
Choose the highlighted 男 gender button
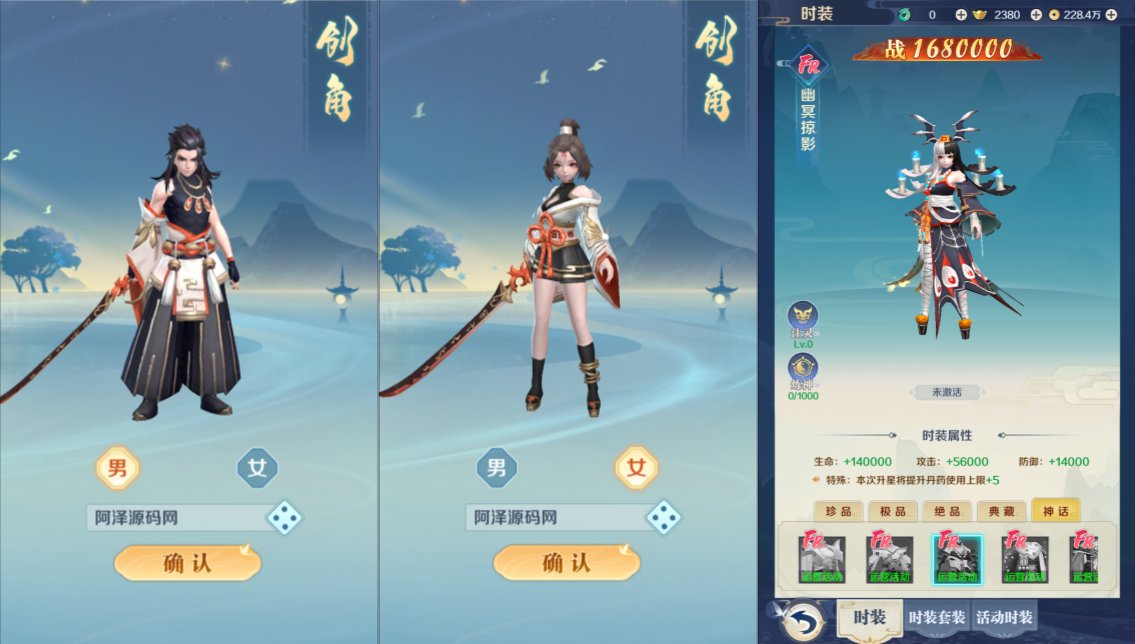117,467
